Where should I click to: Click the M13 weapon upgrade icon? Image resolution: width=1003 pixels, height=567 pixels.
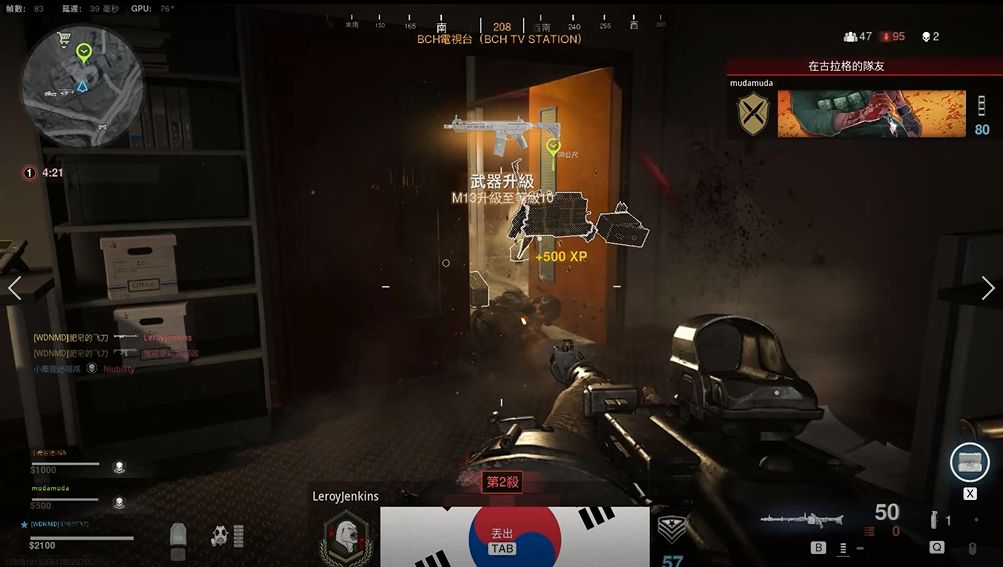[502, 131]
